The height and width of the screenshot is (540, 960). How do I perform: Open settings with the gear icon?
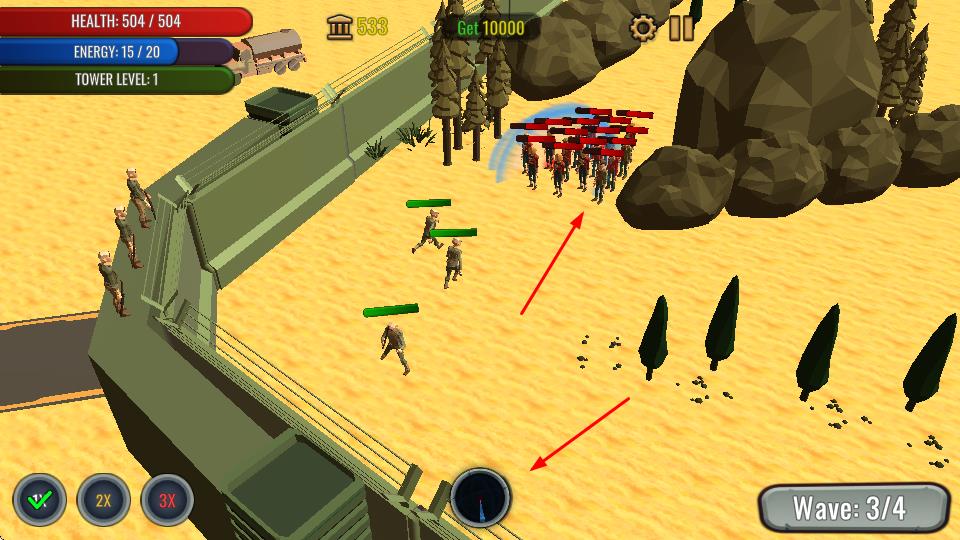click(x=643, y=28)
